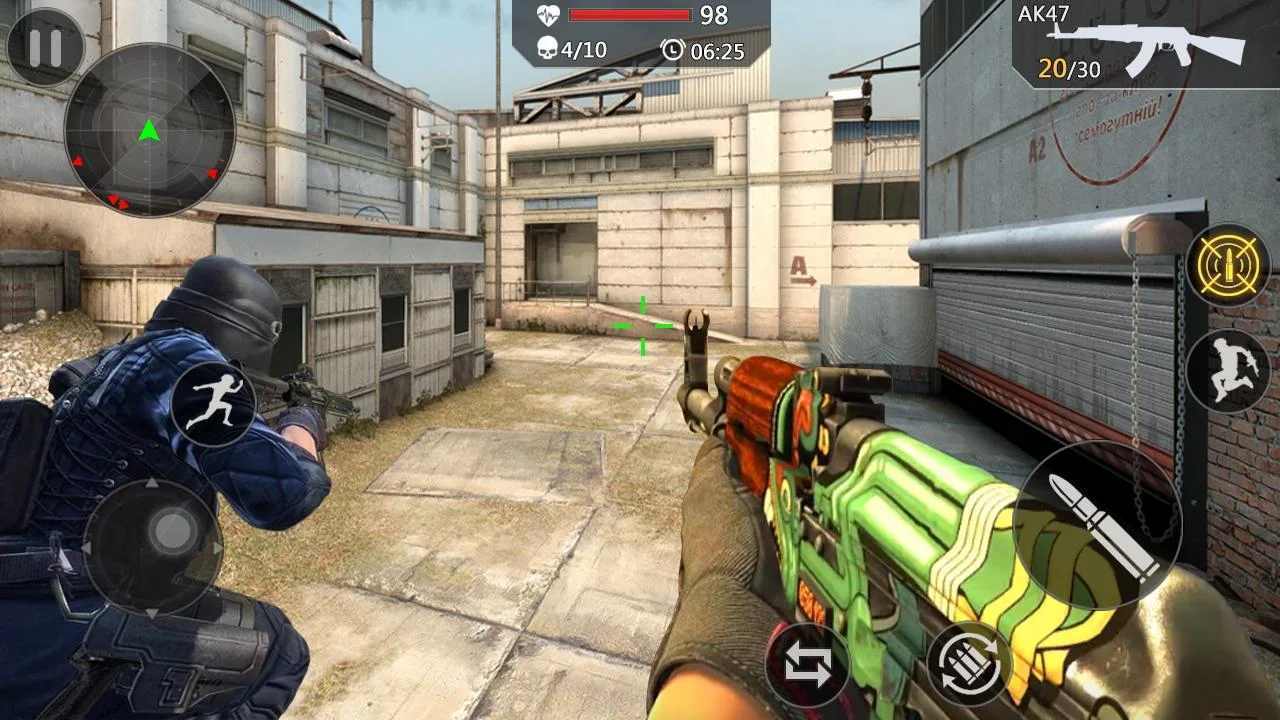Tap the green arrow on the radar

(150, 128)
